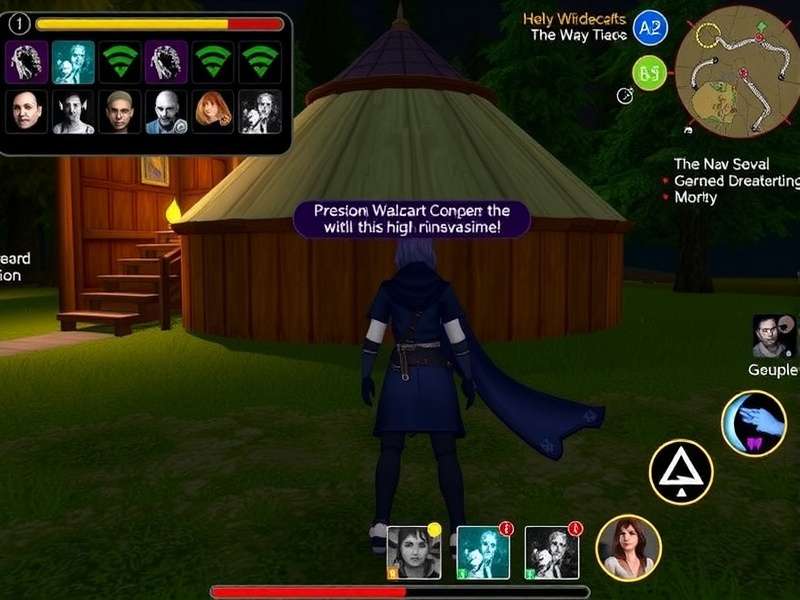Screen dimensions: 800x600
Task: Use the blue crescent hand ability
Action: click(753, 423)
